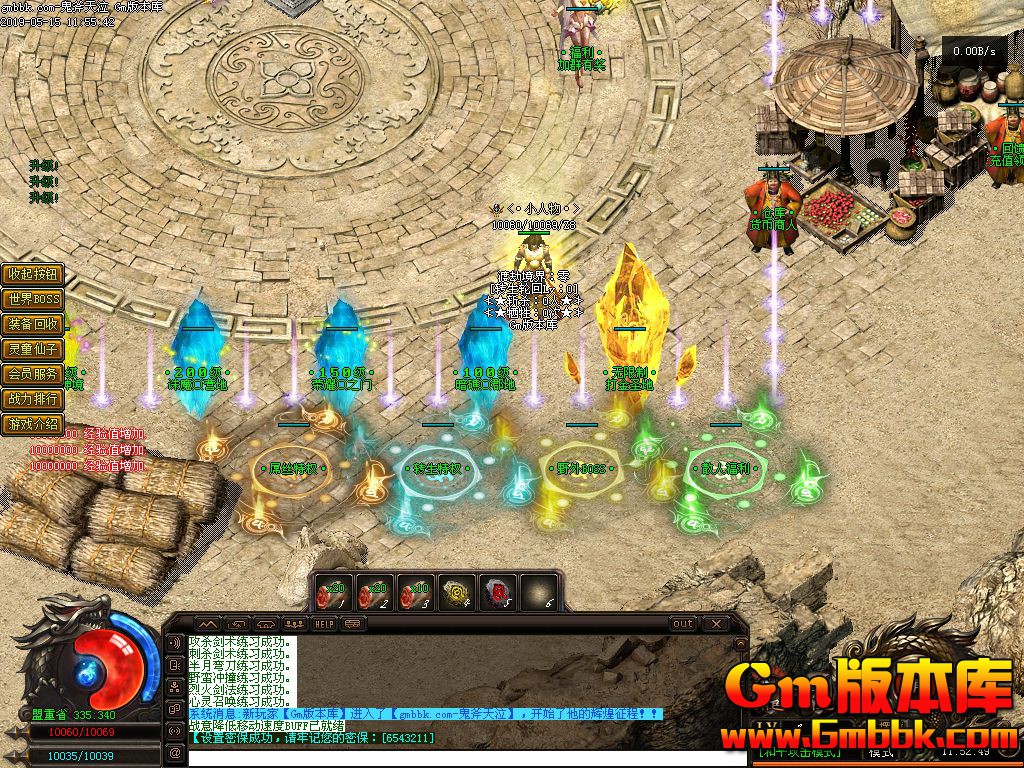Screen dimensions: 1024x768
Task: Click the HELP button on chat bar
Action: [x=325, y=623]
